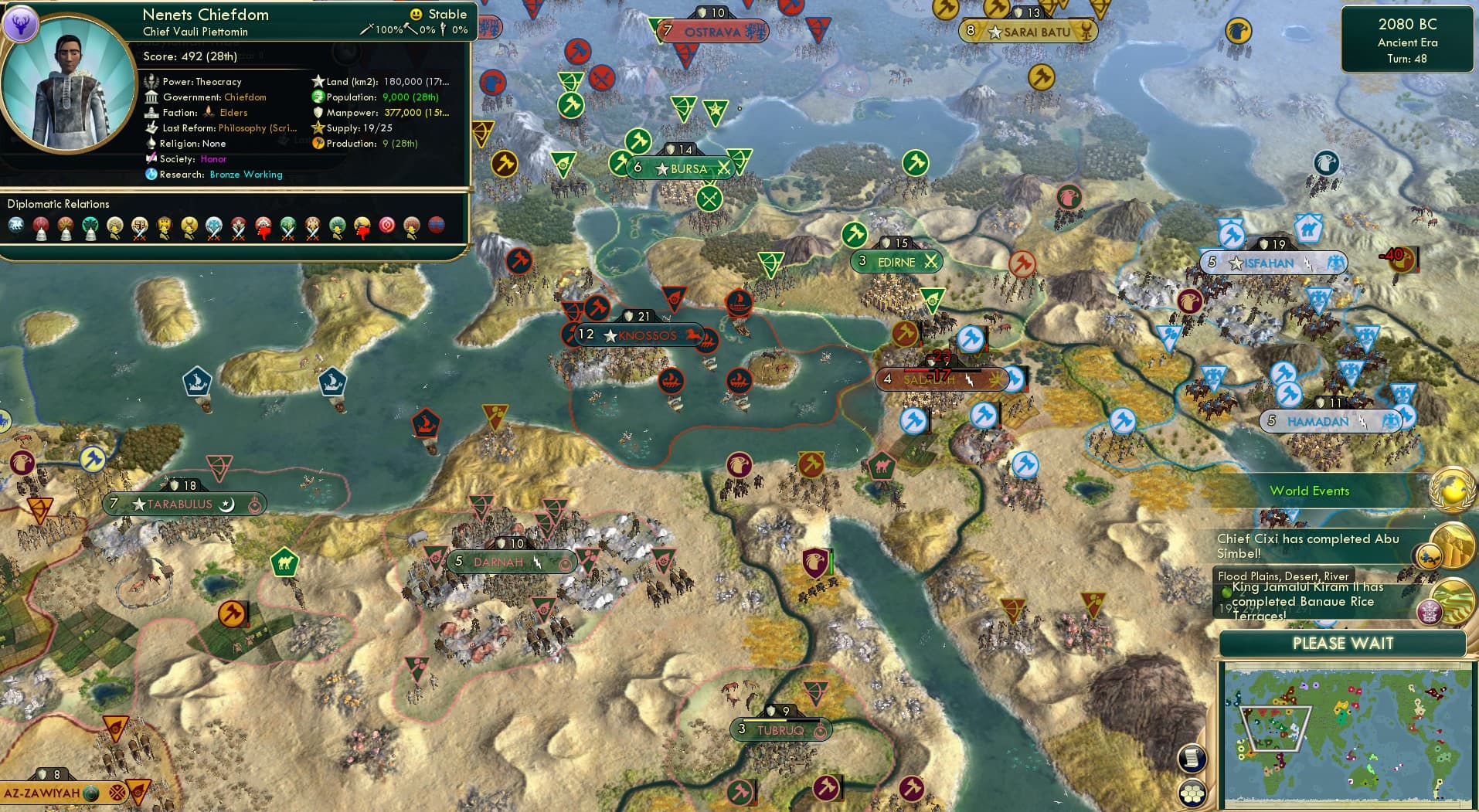Click the Chiefdom government link

point(245,97)
